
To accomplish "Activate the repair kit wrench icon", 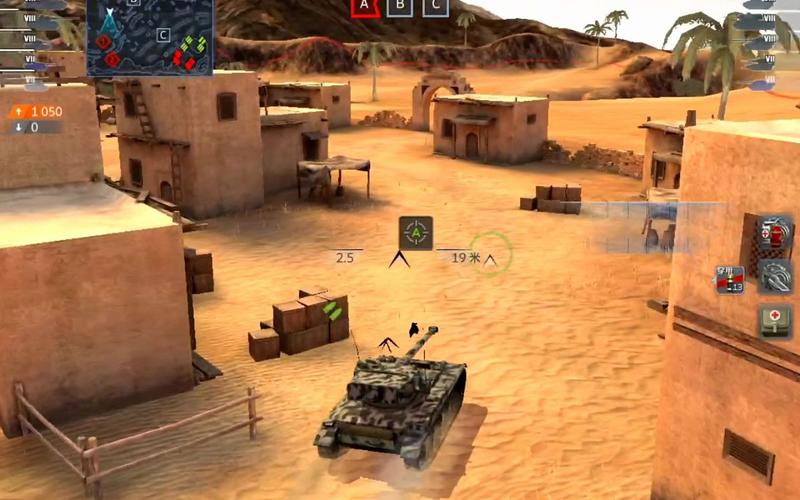I will (775, 277).
